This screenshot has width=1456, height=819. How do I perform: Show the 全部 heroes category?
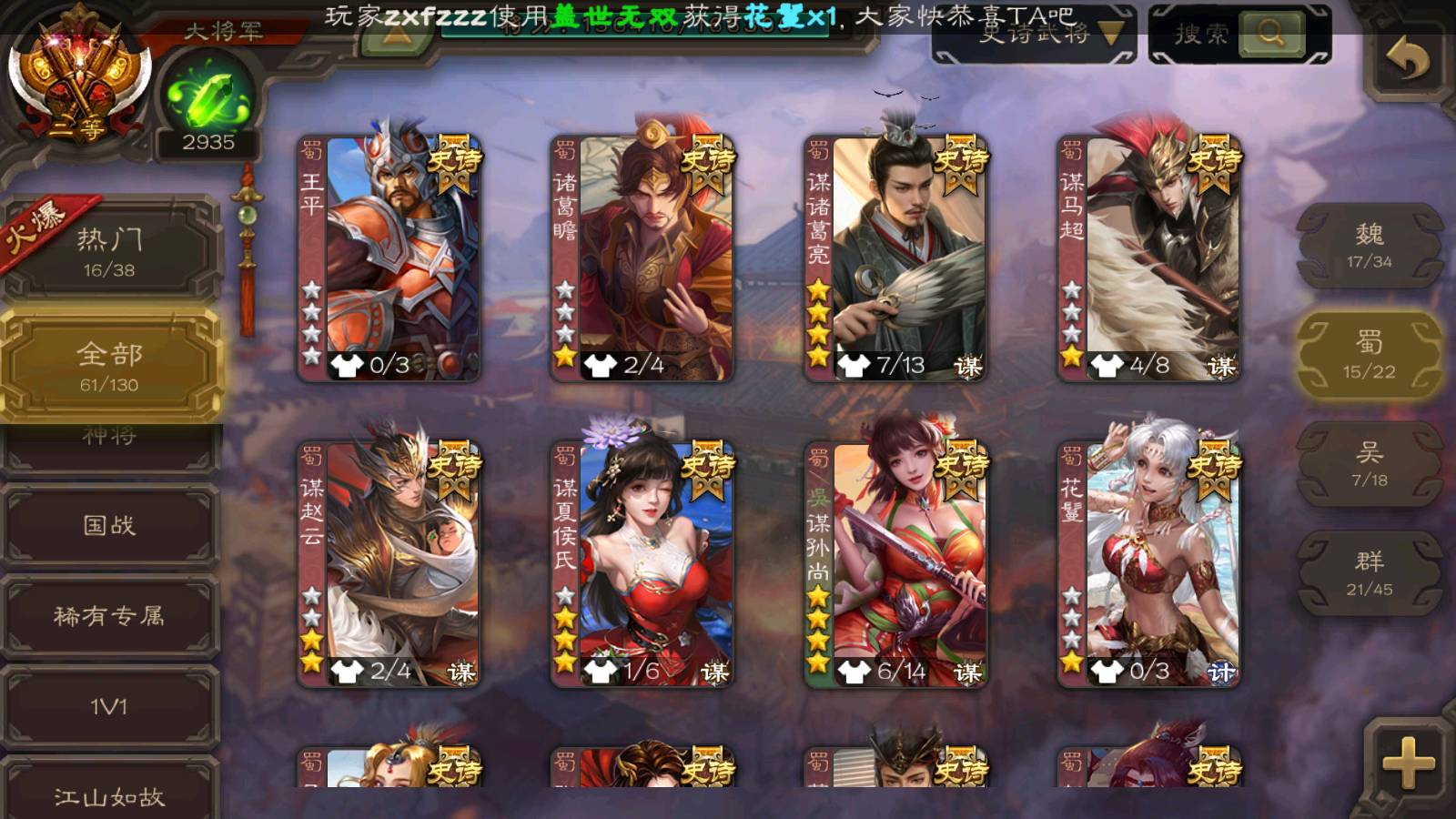(x=109, y=366)
